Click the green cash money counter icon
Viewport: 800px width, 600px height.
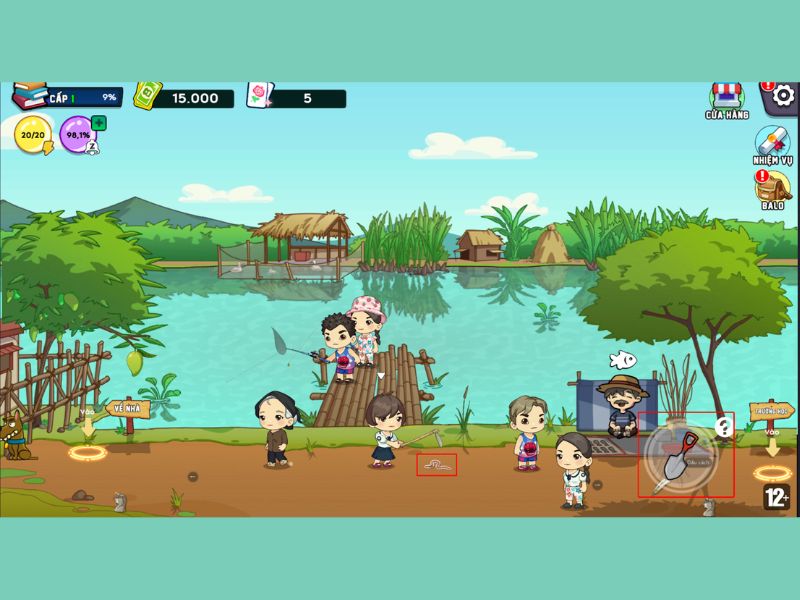tap(148, 96)
